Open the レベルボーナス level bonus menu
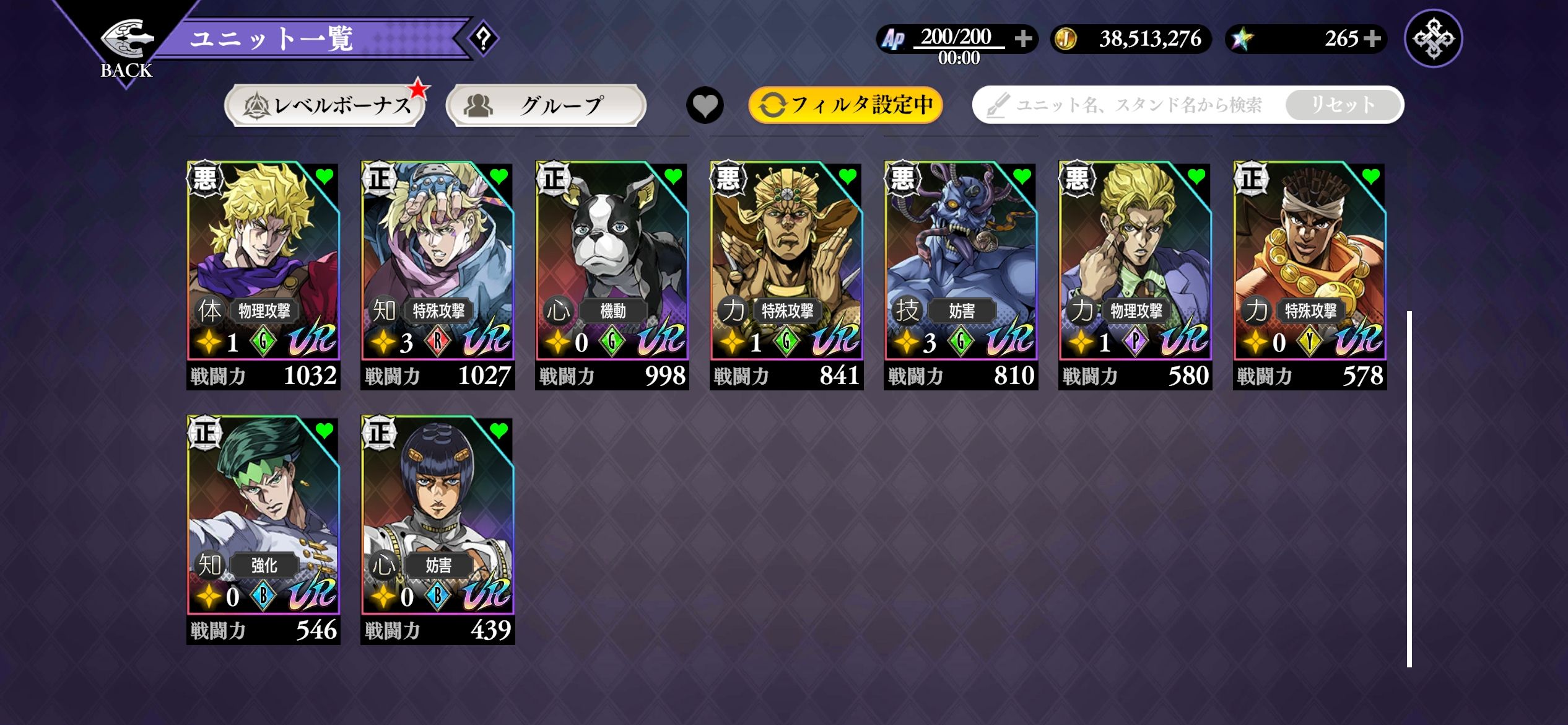The height and width of the screenshot is (725, 1568). pyautogui.click(x=326, y=105)
